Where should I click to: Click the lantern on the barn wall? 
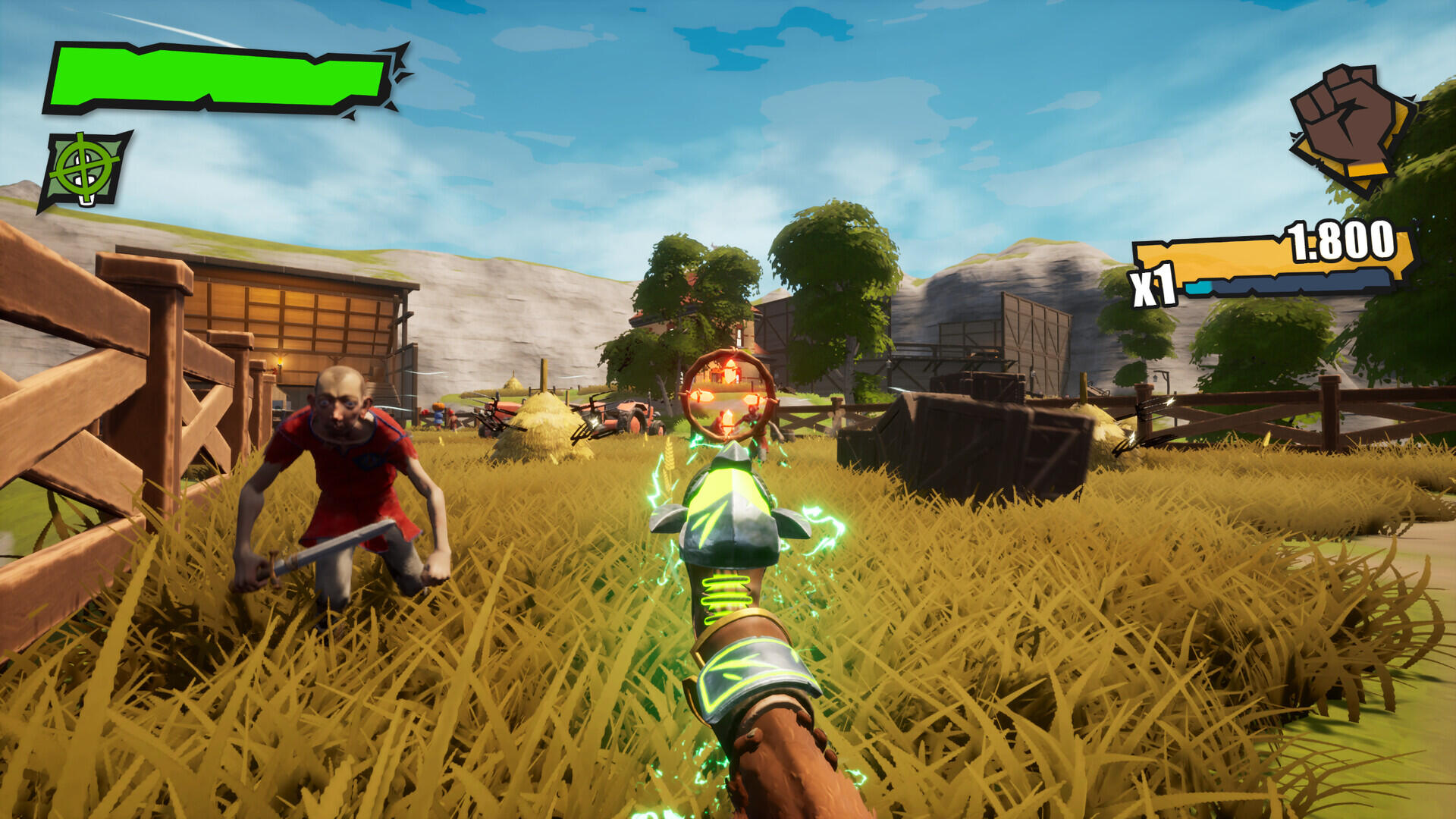[280, 364]
